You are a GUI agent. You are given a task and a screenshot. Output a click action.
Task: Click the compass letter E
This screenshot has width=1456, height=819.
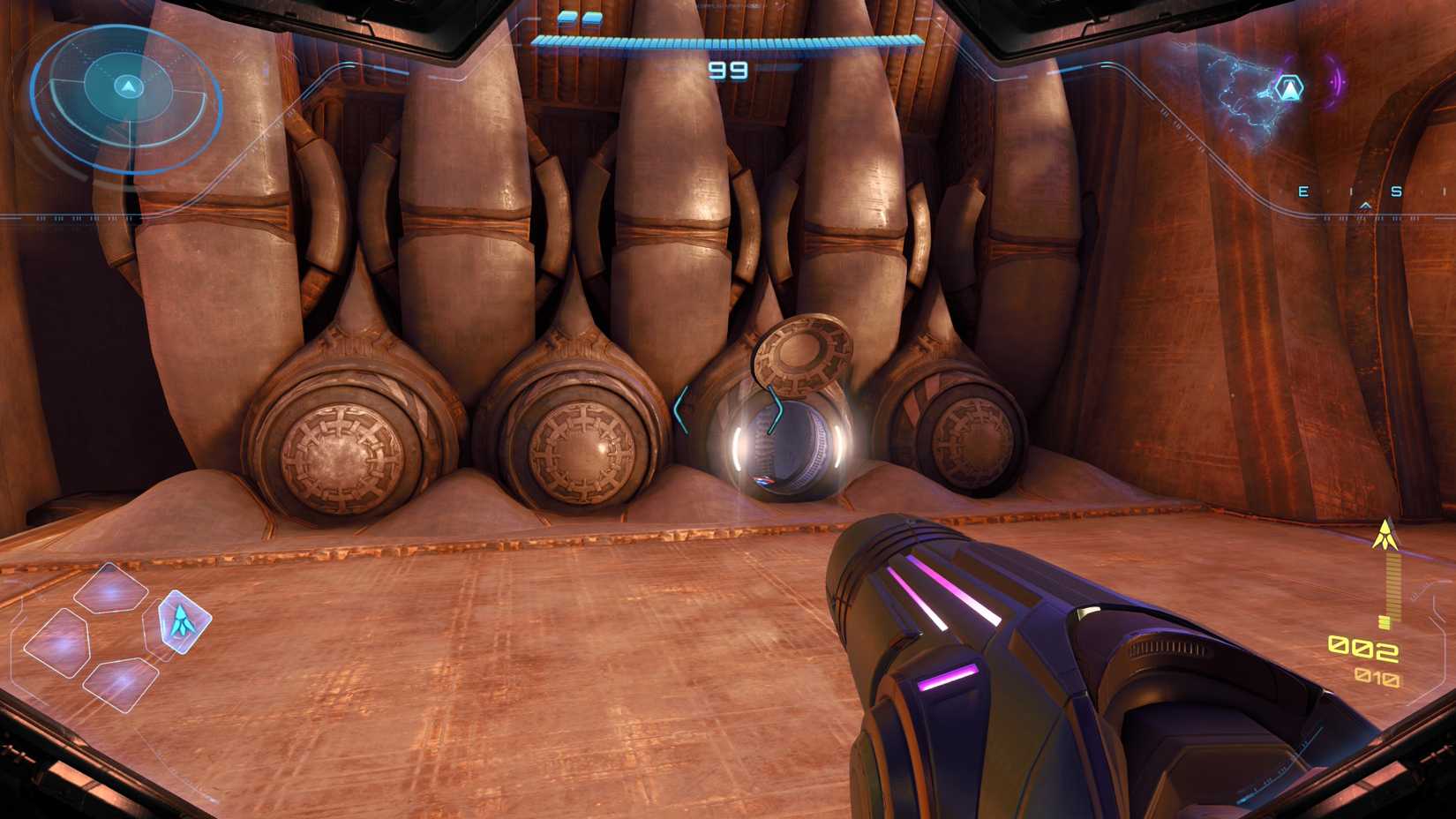pos(1302,191)
